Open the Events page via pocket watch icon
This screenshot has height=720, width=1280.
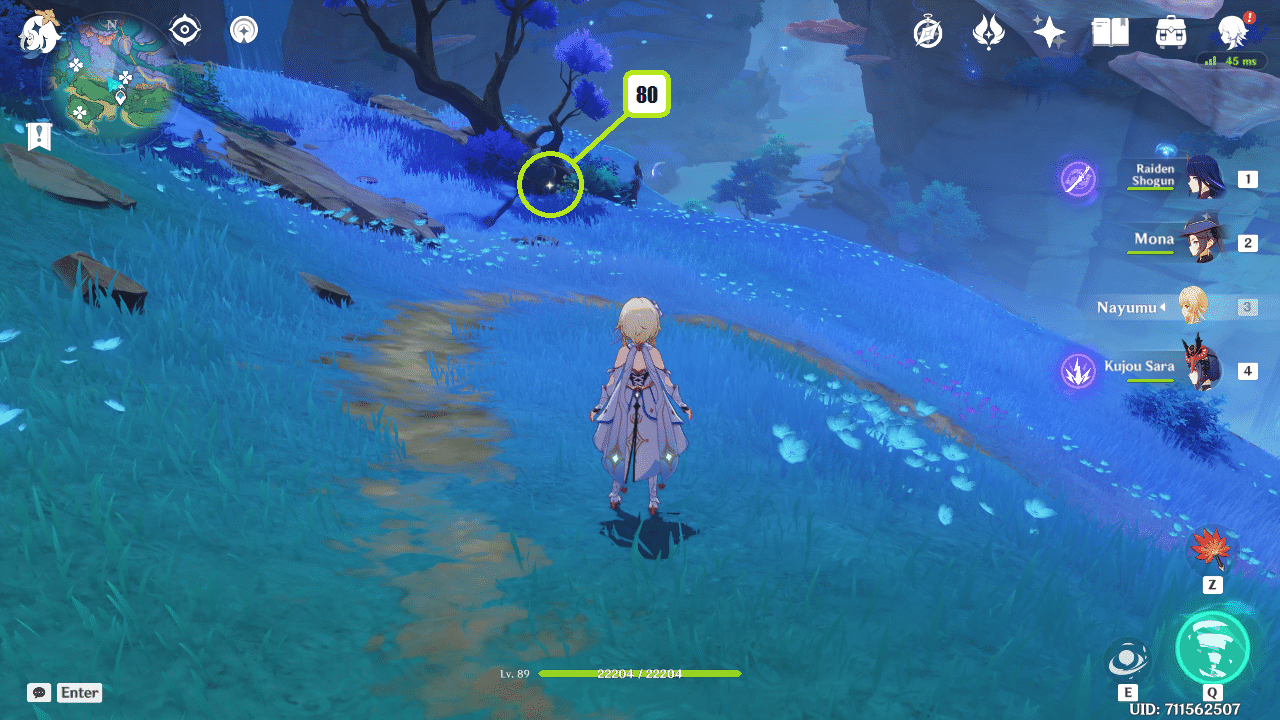tap(927, 32)
